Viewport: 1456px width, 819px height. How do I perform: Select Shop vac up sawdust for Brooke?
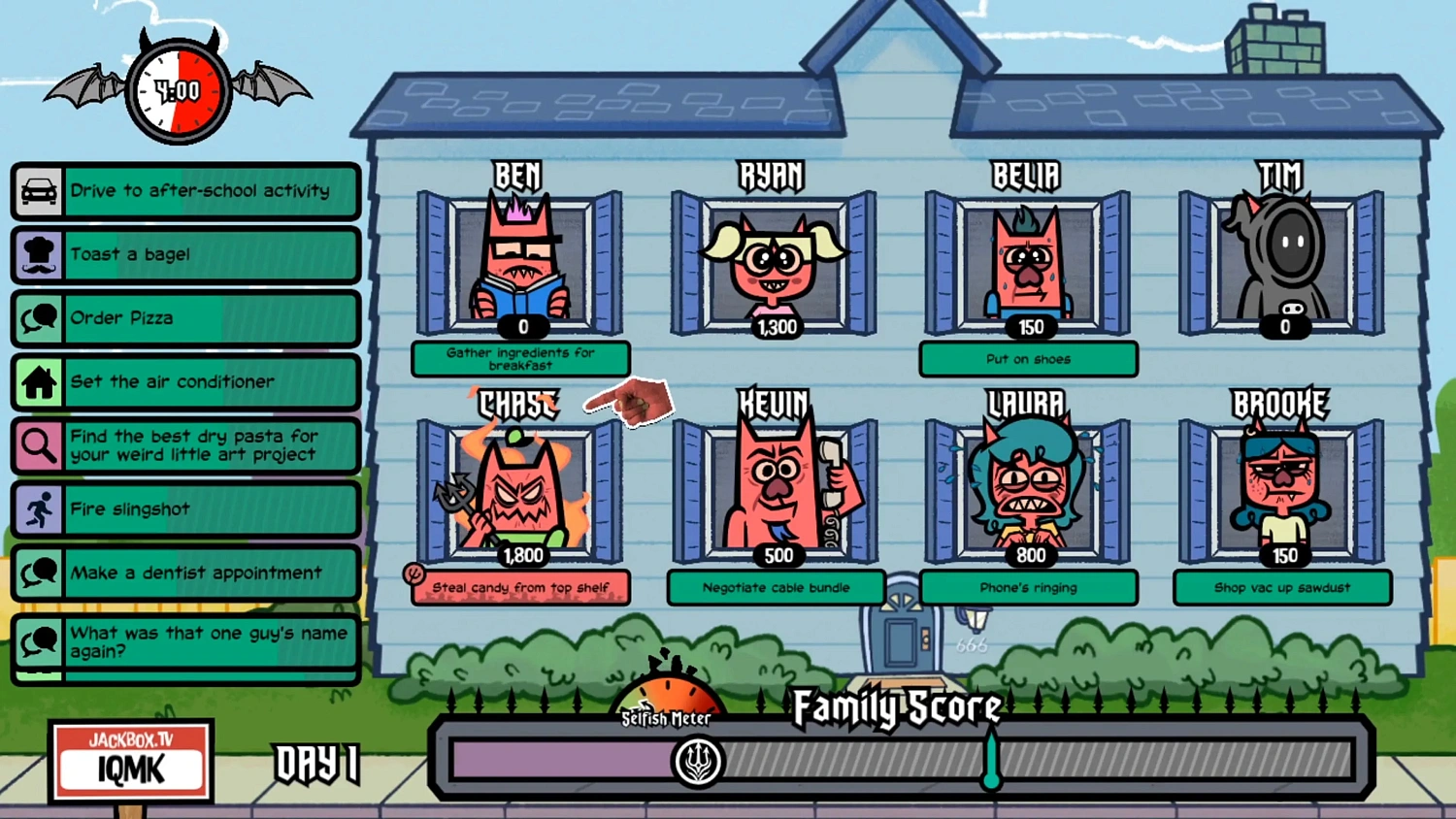tap(1283, 587)
